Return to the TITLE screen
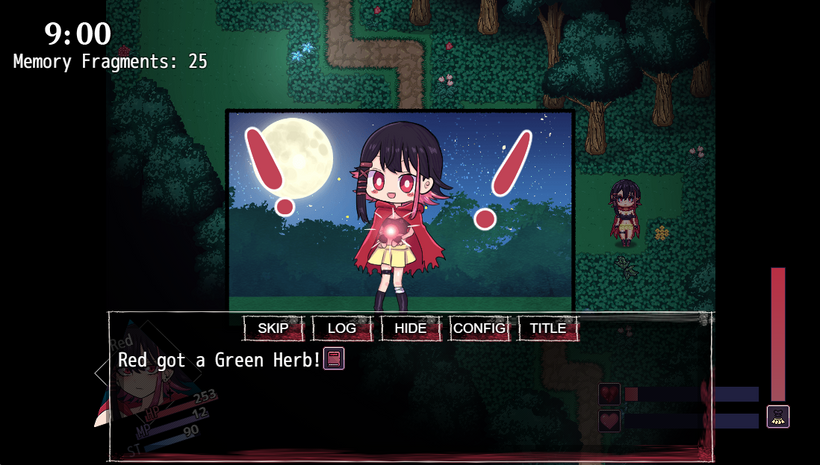820x465 pixels. point(548,328)
